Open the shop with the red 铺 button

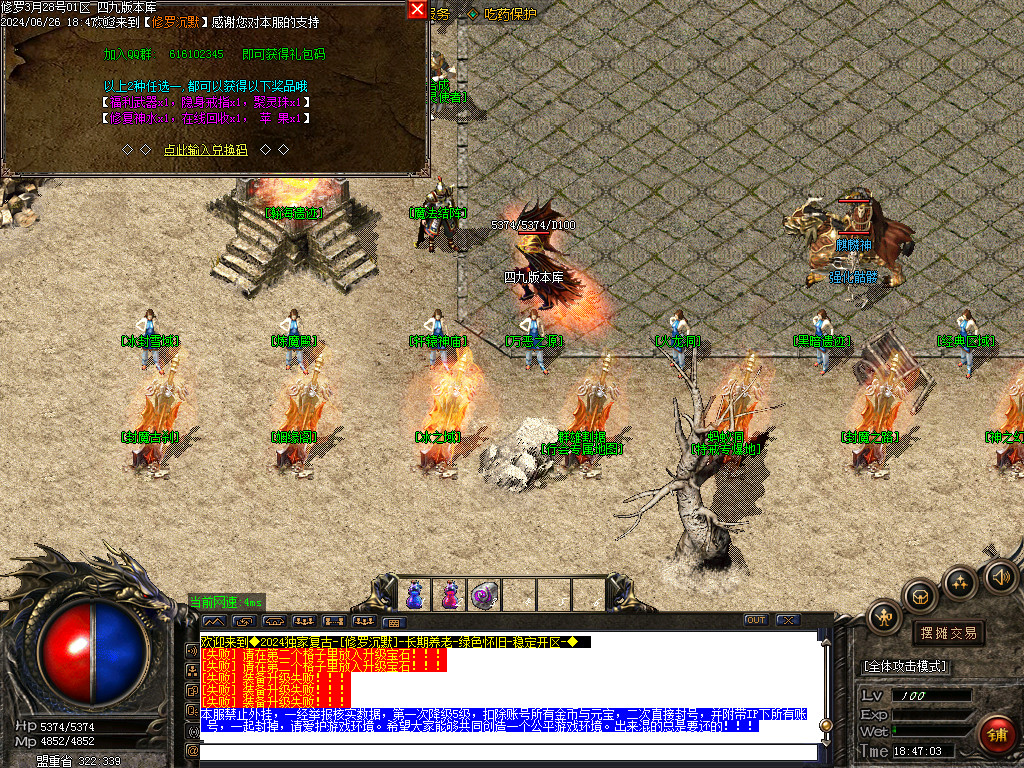[x=996, y=735]
